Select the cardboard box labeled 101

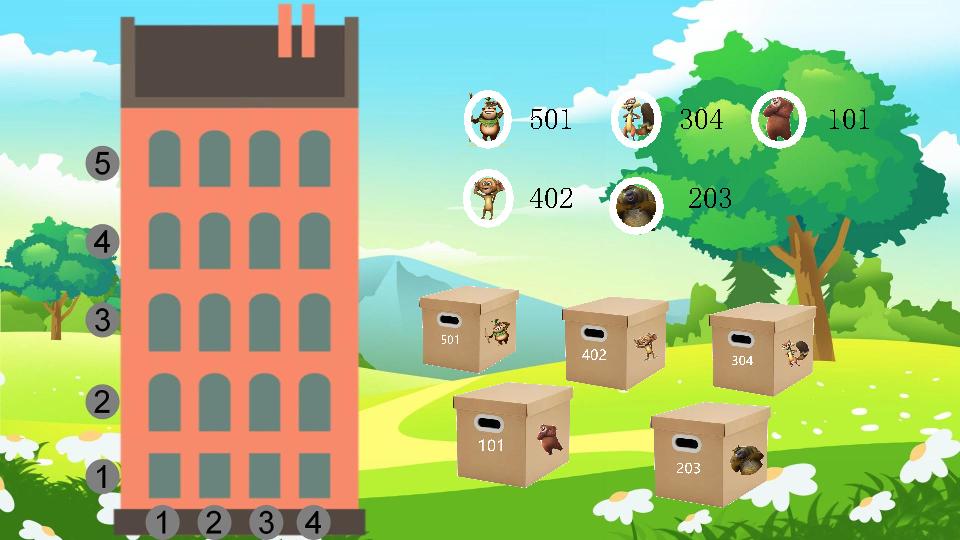click(511, 435)
